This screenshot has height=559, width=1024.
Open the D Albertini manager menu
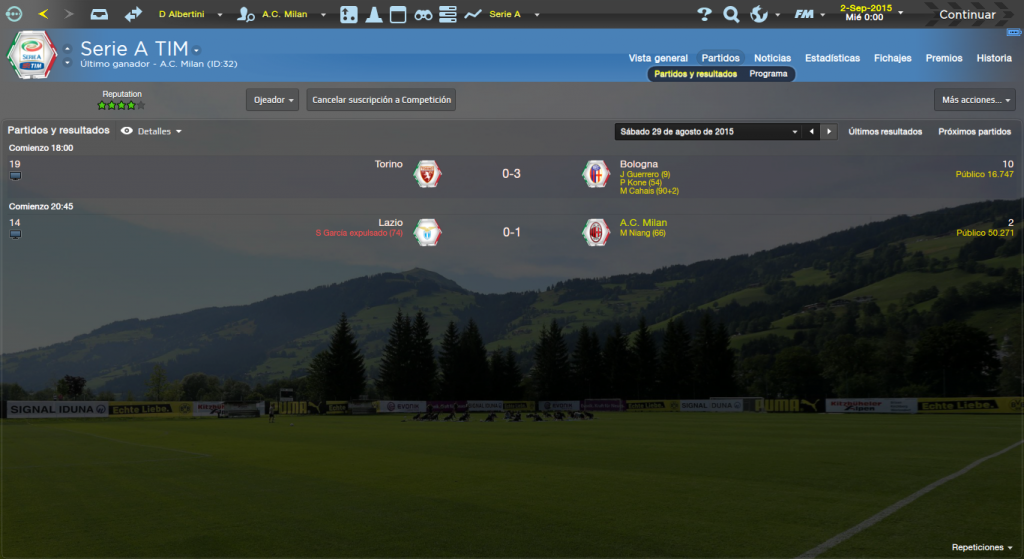185,15
